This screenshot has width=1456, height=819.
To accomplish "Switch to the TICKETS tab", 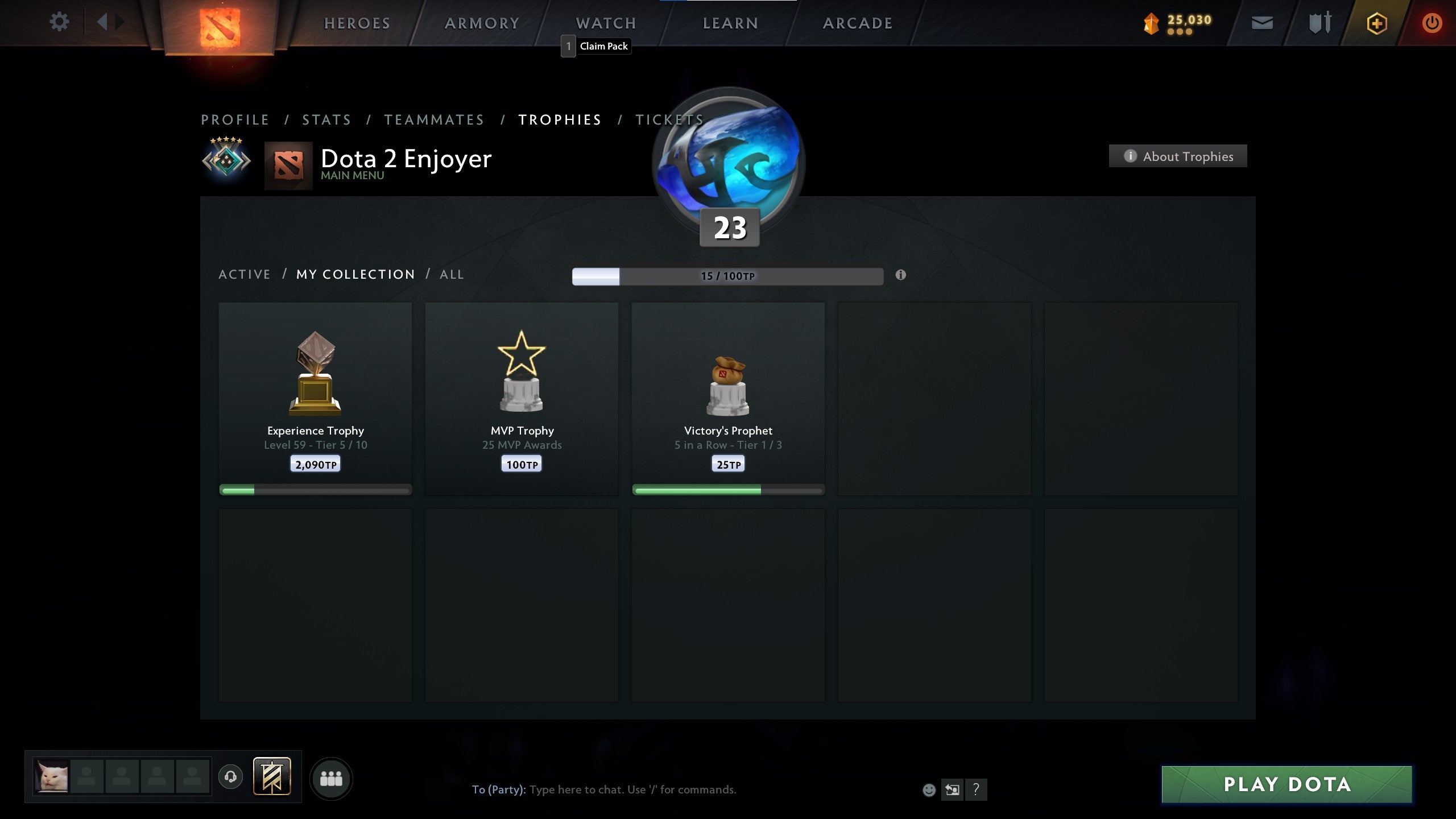I will tap(670, 119).
